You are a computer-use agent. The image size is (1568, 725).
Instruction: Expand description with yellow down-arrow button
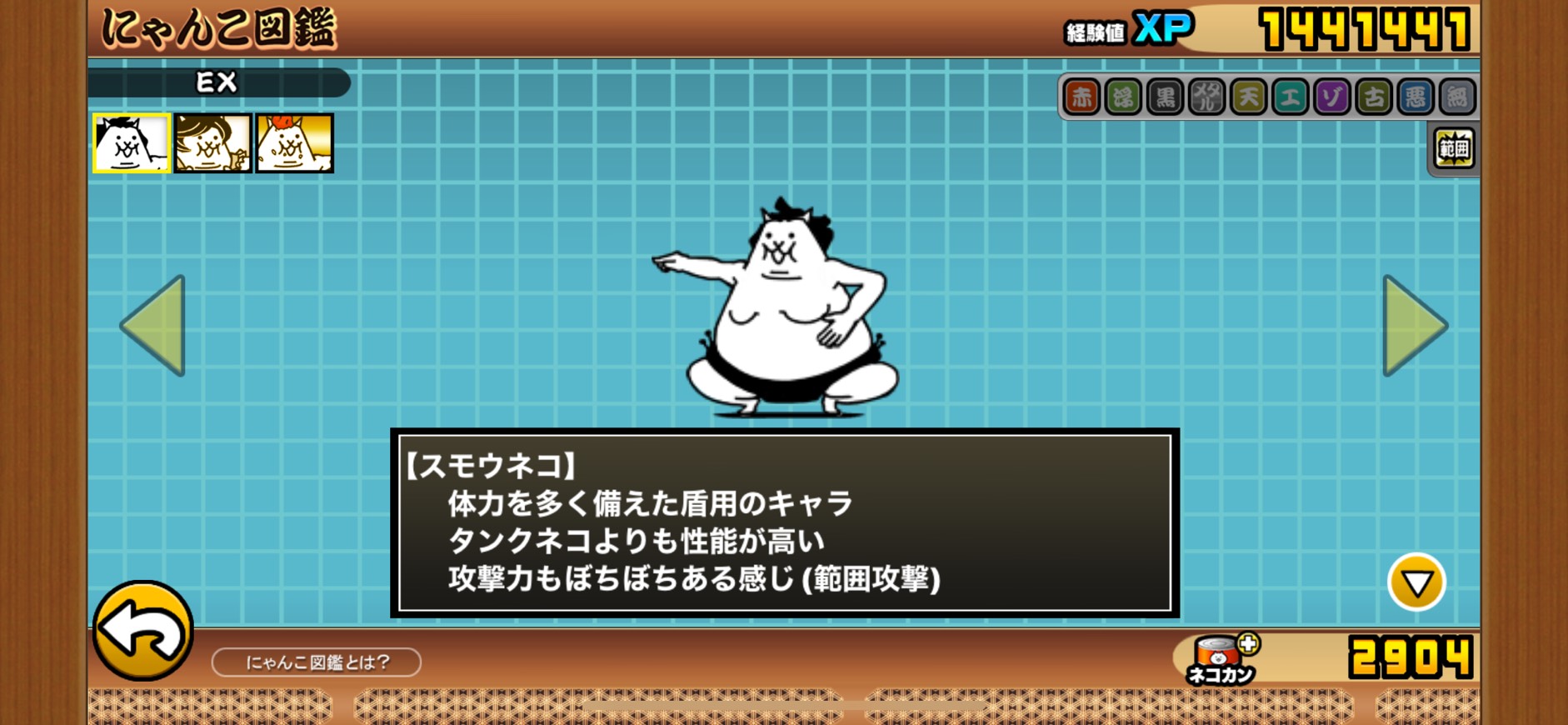(1416, 582)
